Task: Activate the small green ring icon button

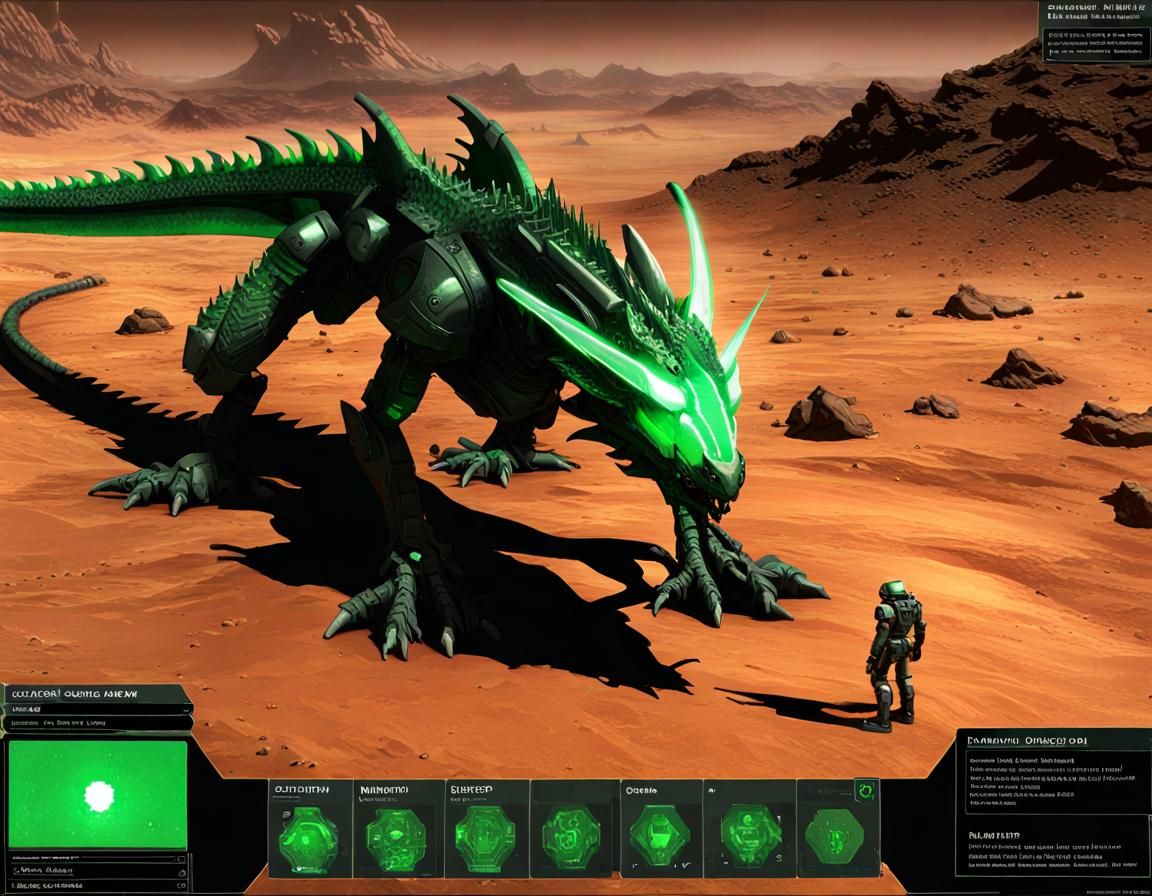Action: (x=866, y=791)
